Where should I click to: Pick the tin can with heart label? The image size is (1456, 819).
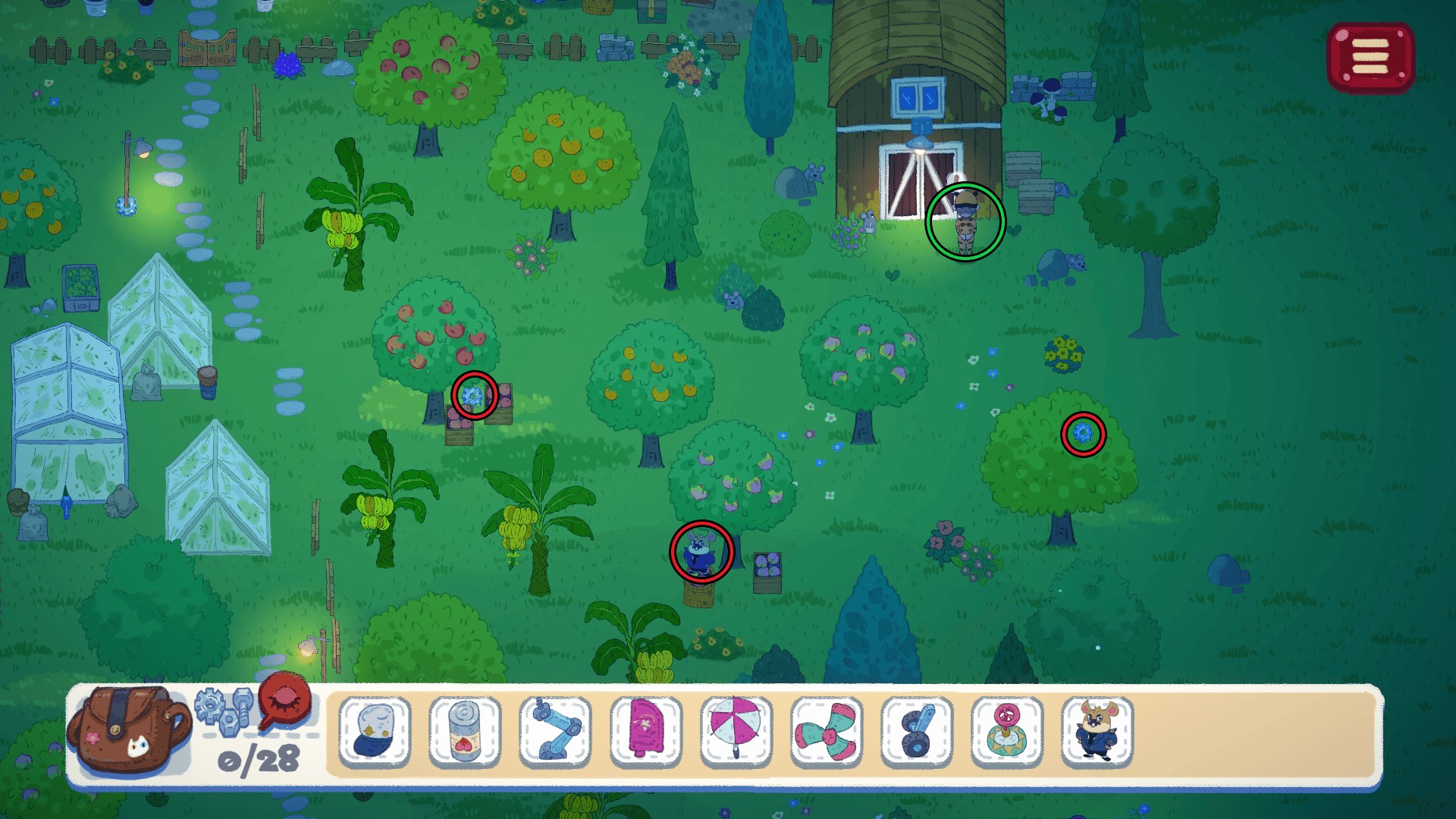[x=465, y=732]
